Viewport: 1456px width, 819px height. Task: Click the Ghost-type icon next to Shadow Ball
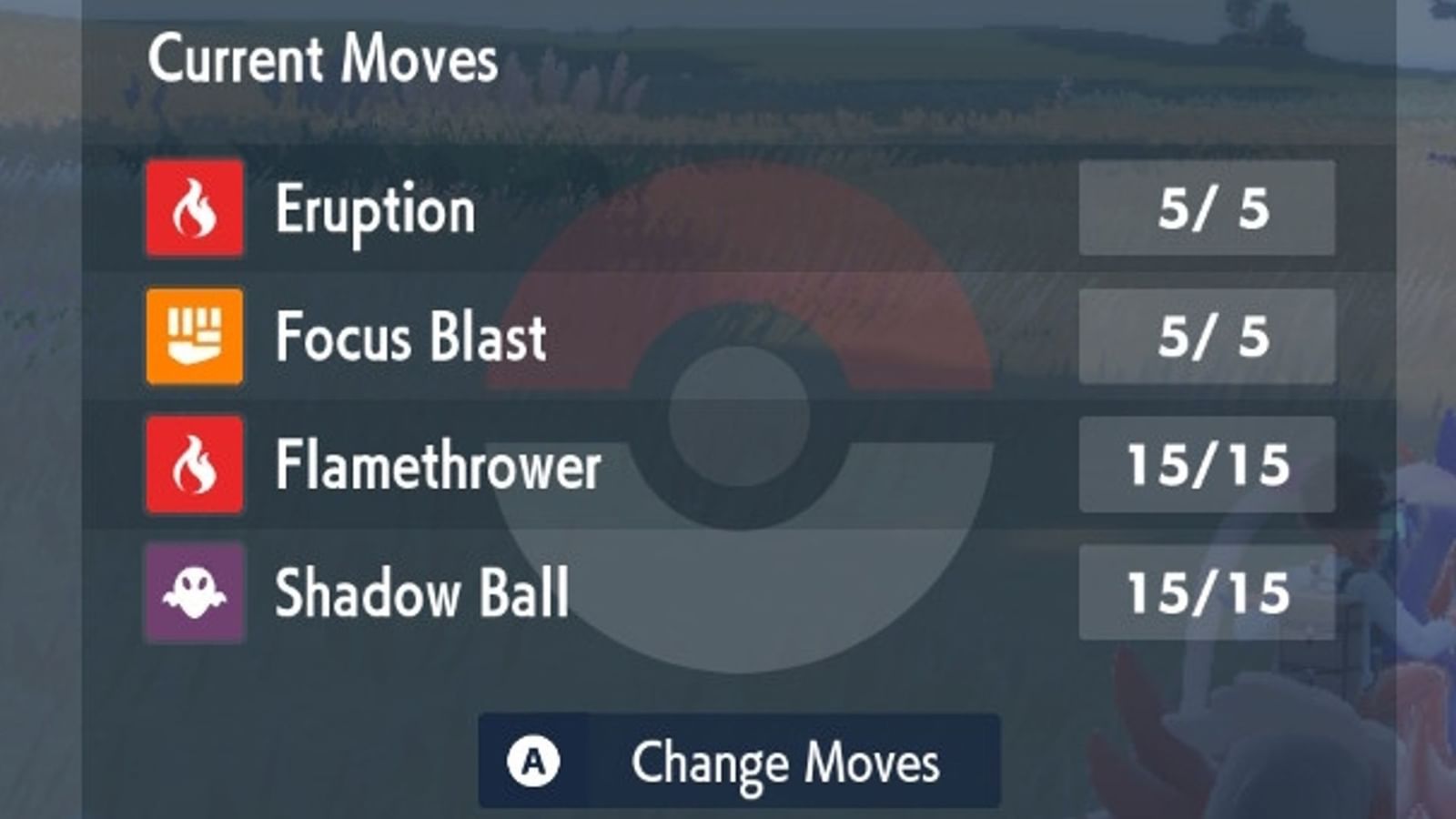click(x=193, y=593)
